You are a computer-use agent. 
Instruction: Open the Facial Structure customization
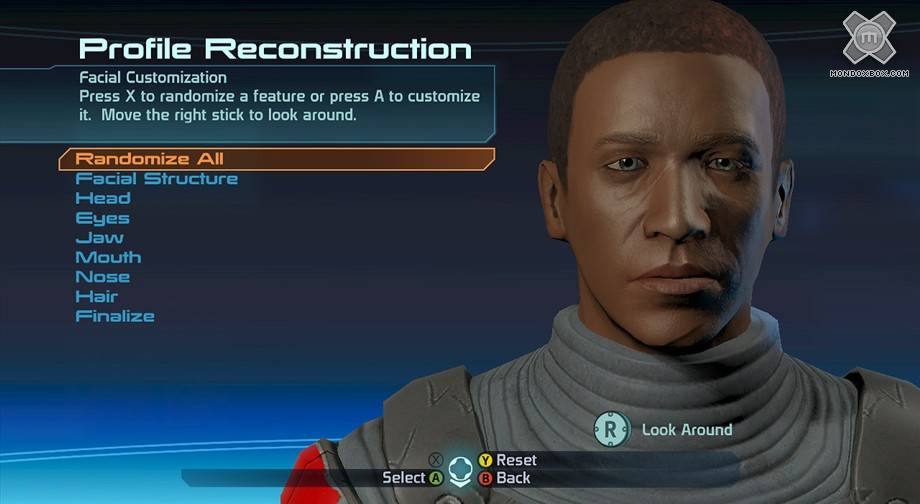pos(157,179)
